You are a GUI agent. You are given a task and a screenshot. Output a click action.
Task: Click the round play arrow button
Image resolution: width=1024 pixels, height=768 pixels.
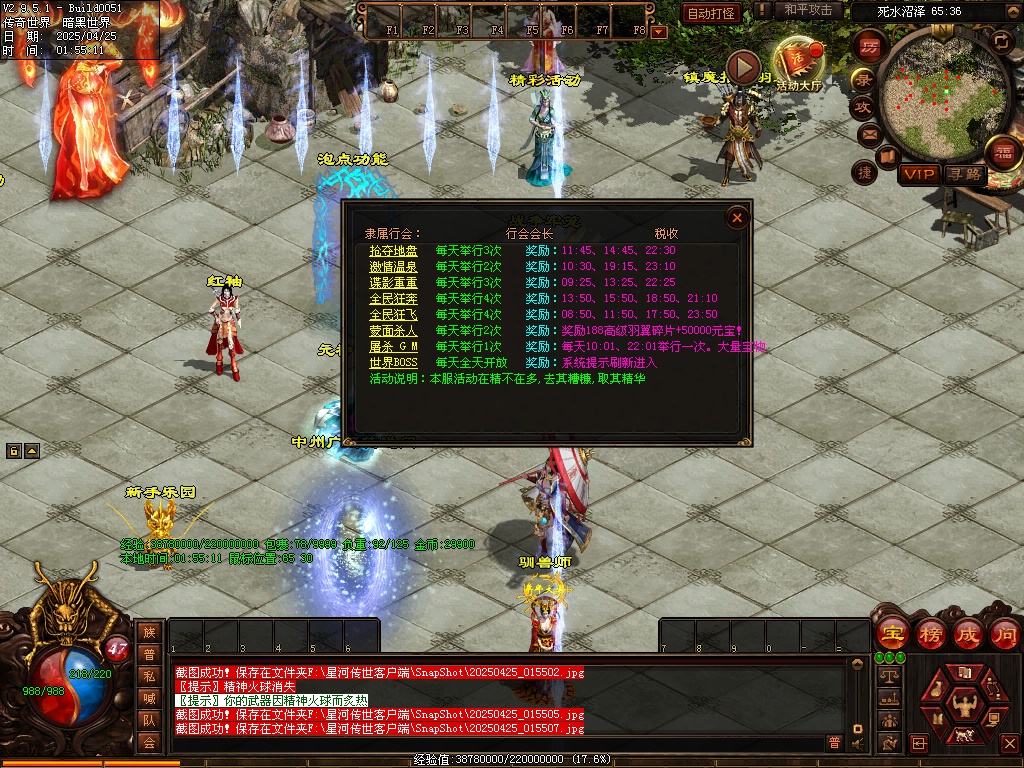click(743, 67)
